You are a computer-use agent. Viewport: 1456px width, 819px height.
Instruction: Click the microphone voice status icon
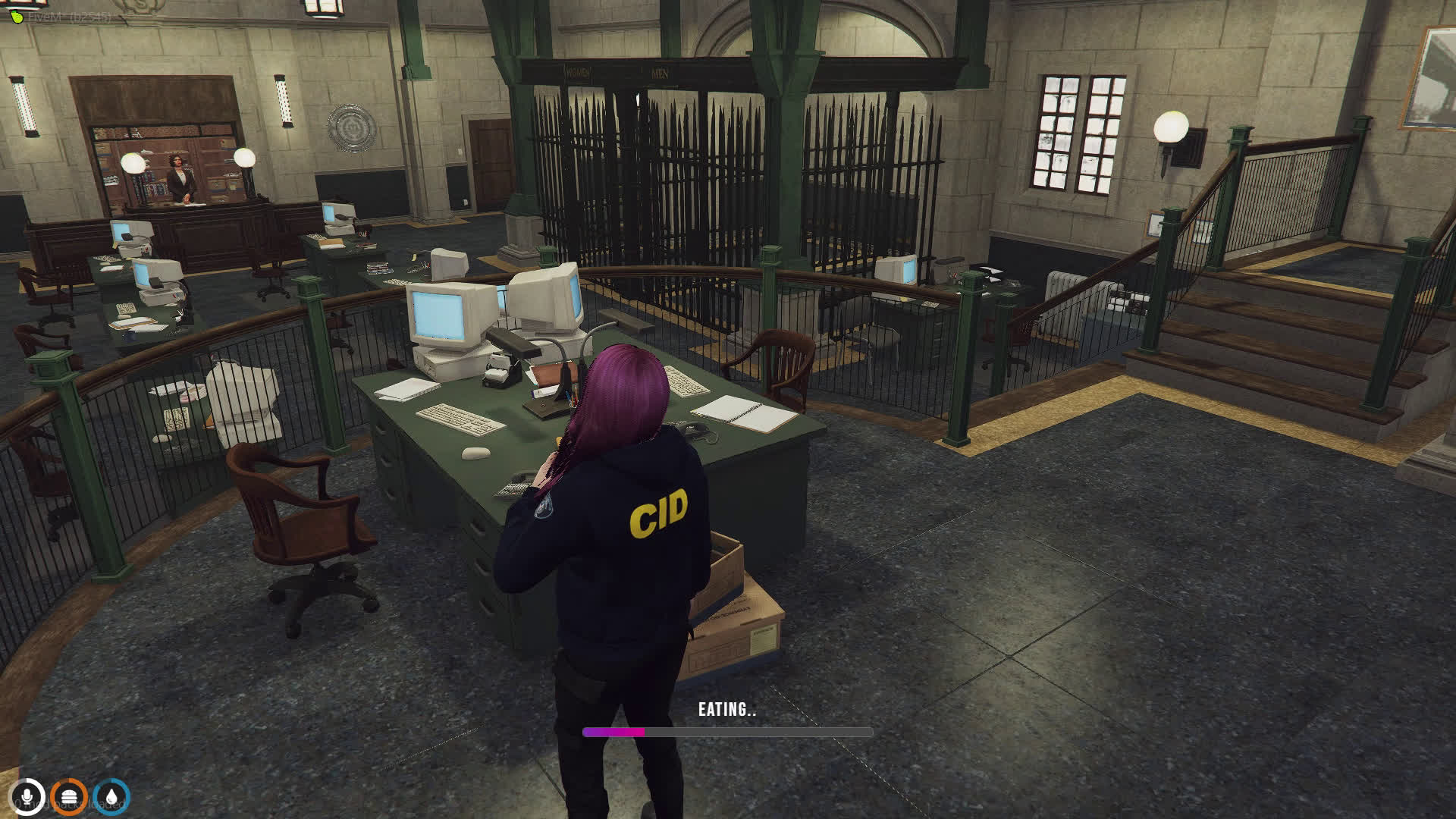(x=28, y=797)
